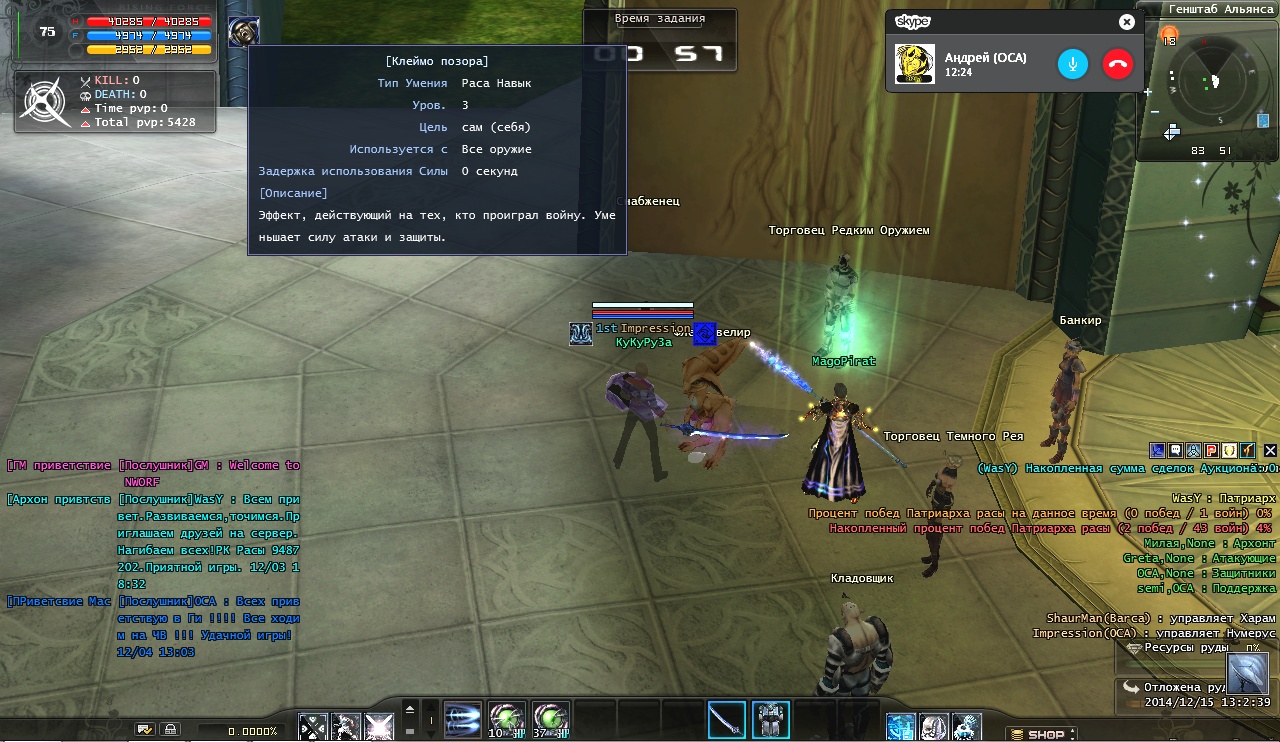Open the red P icon in info panel

[x=1211, y=451]
